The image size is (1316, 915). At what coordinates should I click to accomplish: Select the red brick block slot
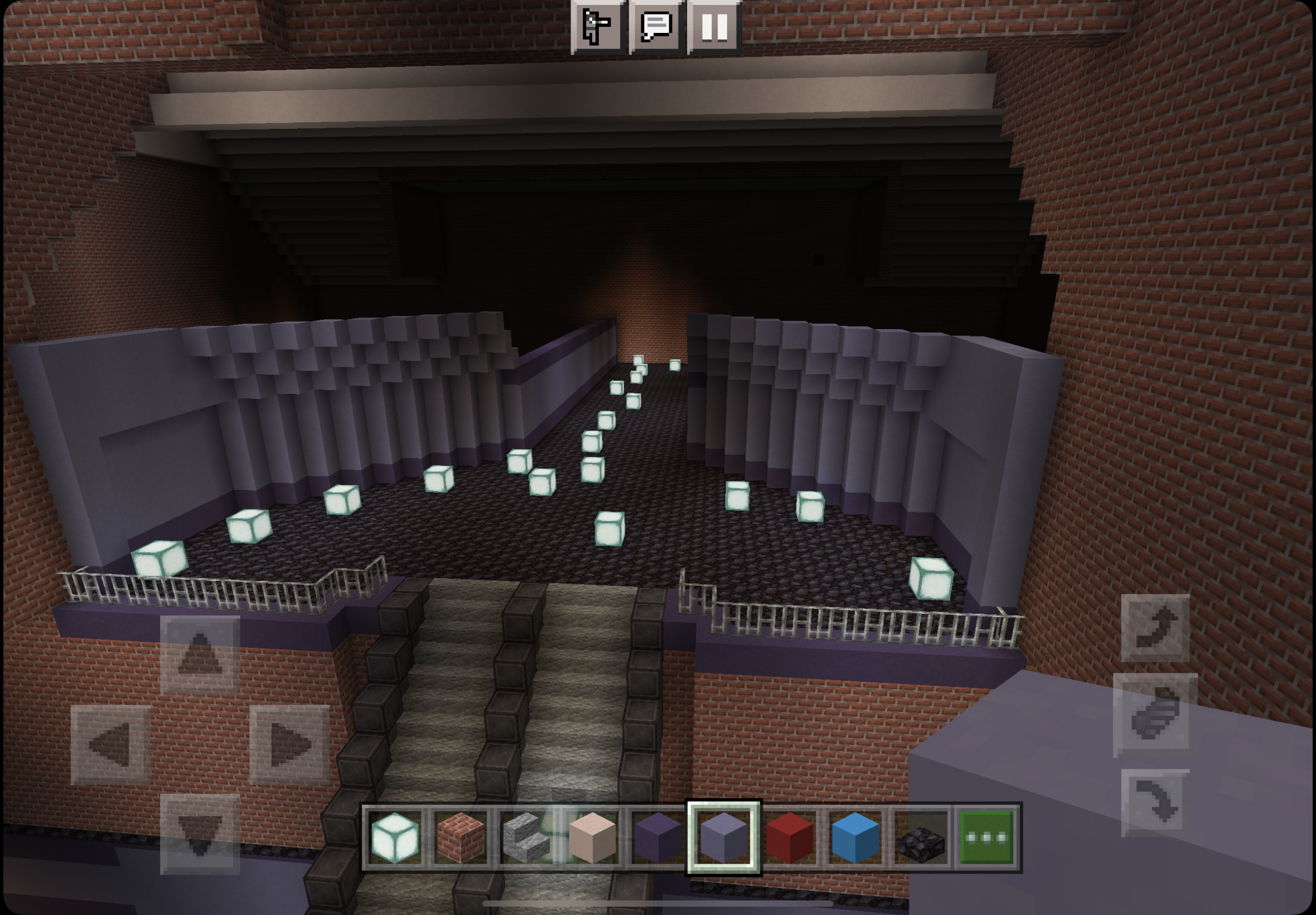(461, 837)
